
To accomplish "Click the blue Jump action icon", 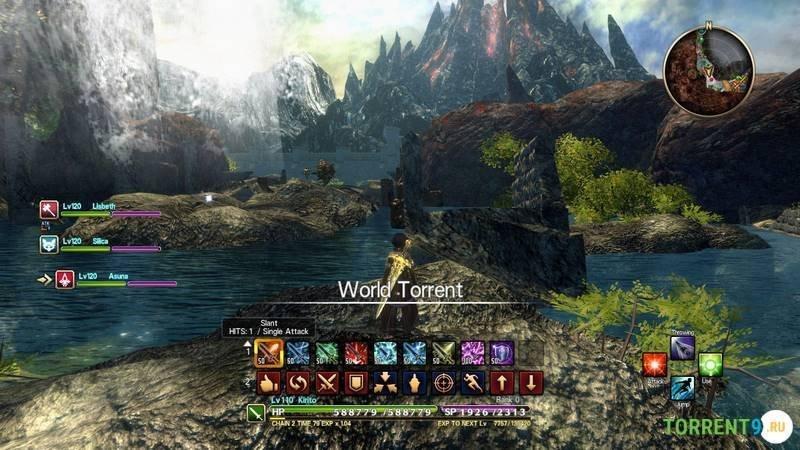I will click(x=683, y=388).
